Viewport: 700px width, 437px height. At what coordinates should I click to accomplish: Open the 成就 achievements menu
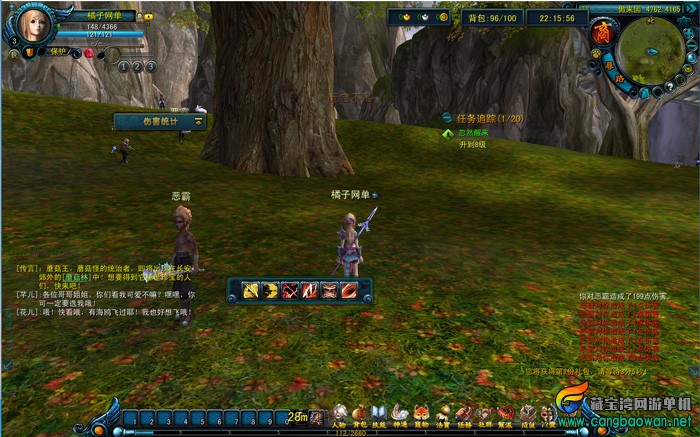tap(527, 414)
